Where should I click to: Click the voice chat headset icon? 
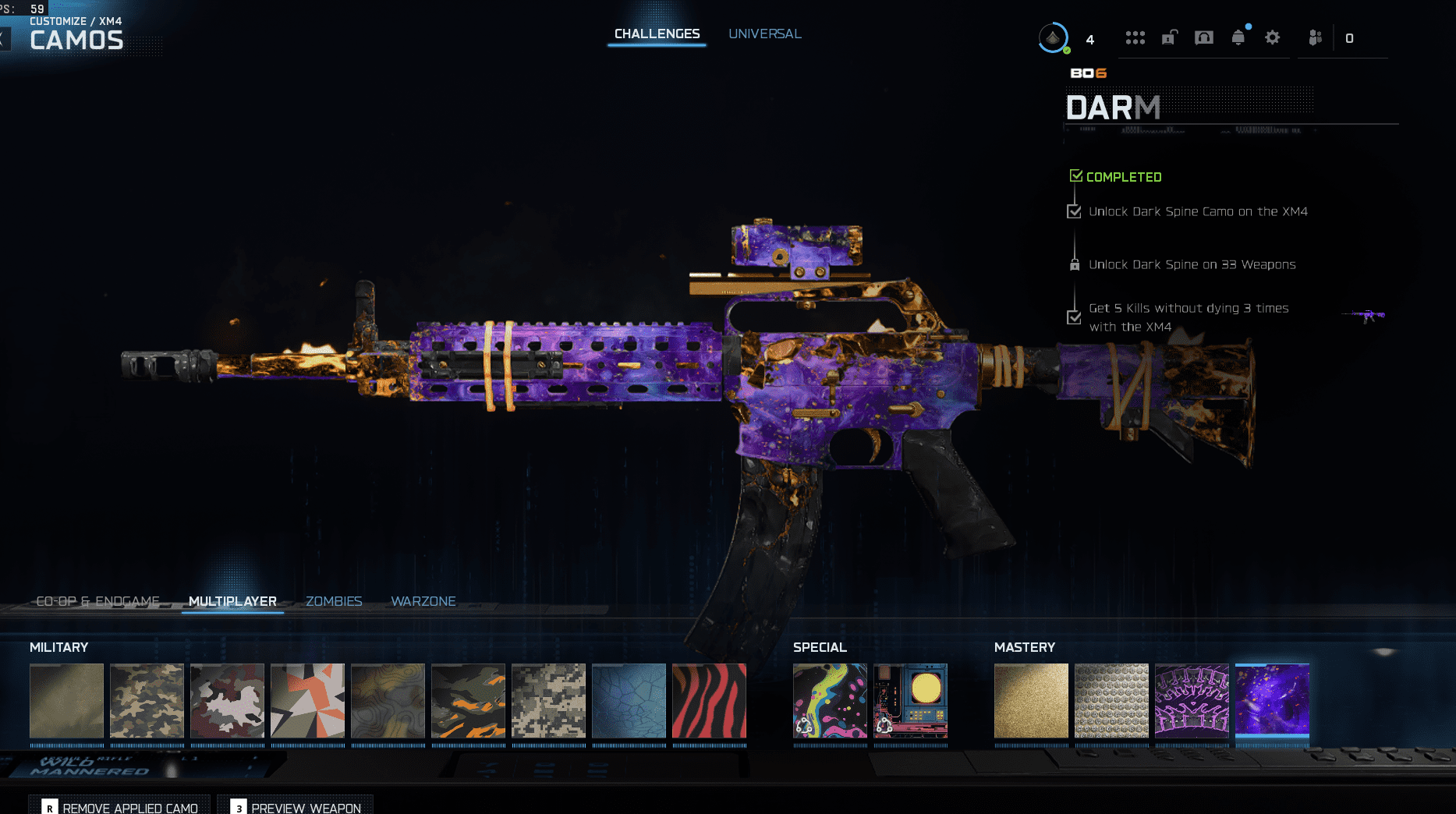coord(1203,37)
